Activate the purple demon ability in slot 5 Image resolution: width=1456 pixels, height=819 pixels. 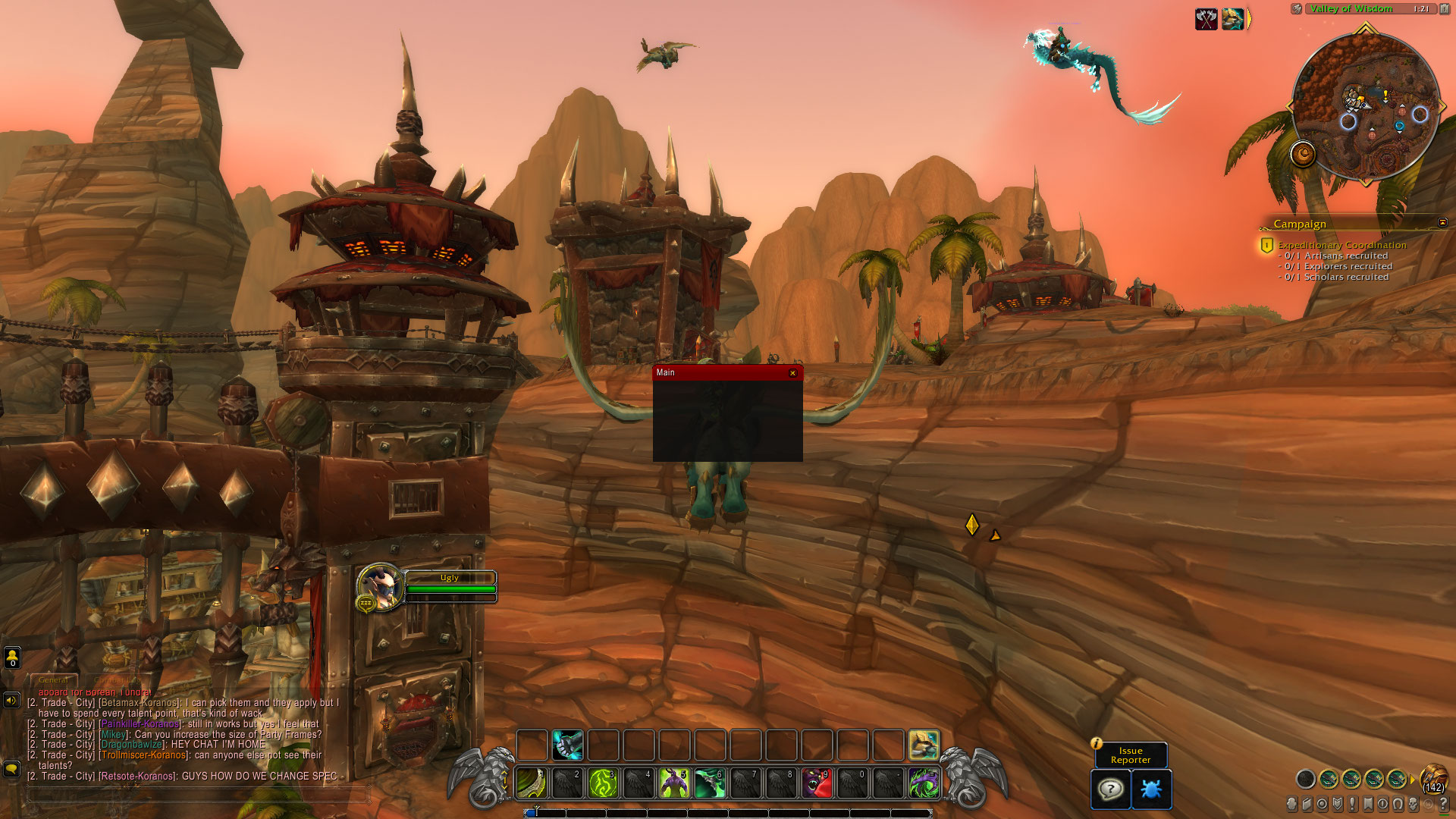[674, 783]
